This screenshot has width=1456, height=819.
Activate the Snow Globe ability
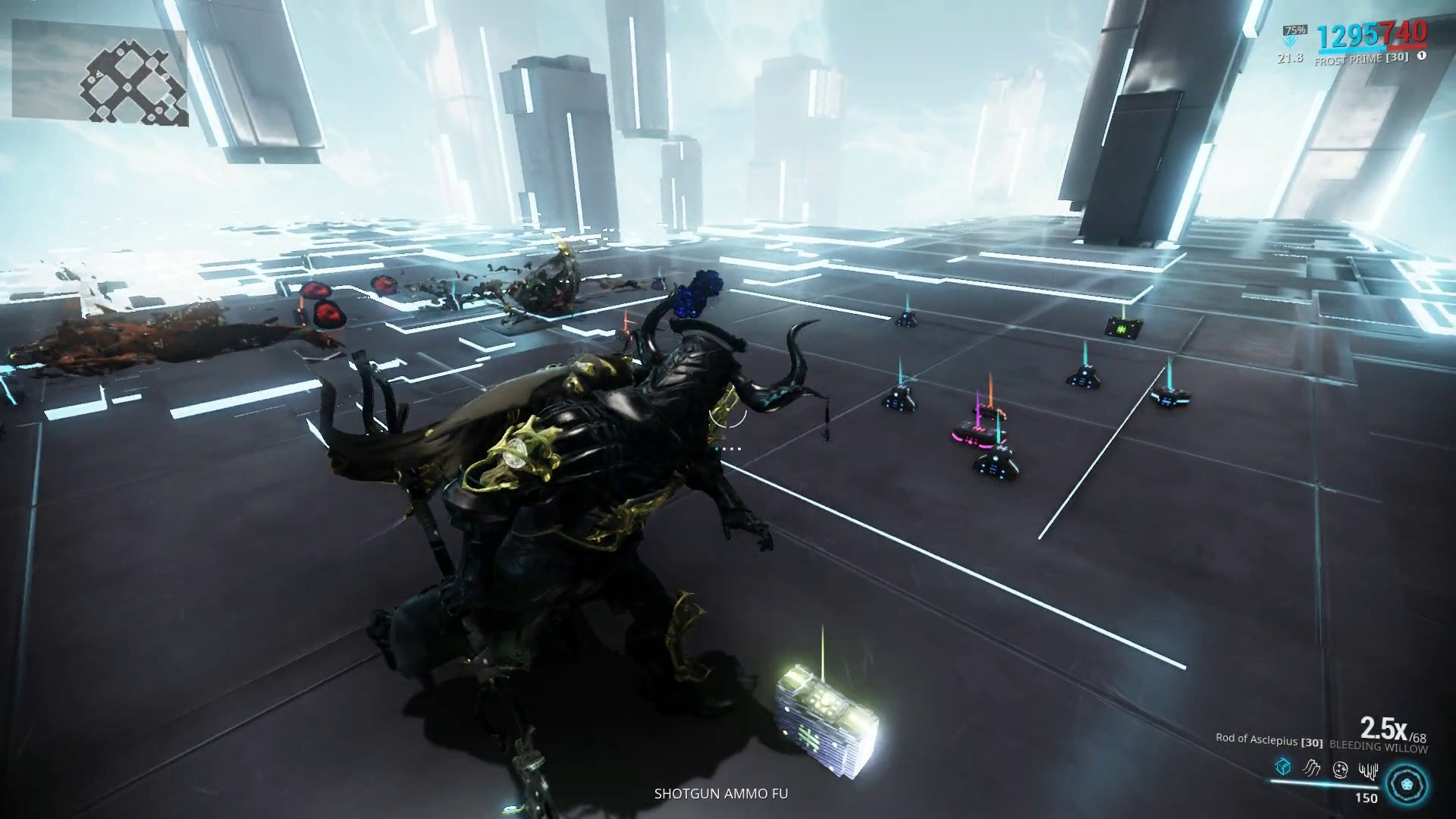tap(1340, 768)
